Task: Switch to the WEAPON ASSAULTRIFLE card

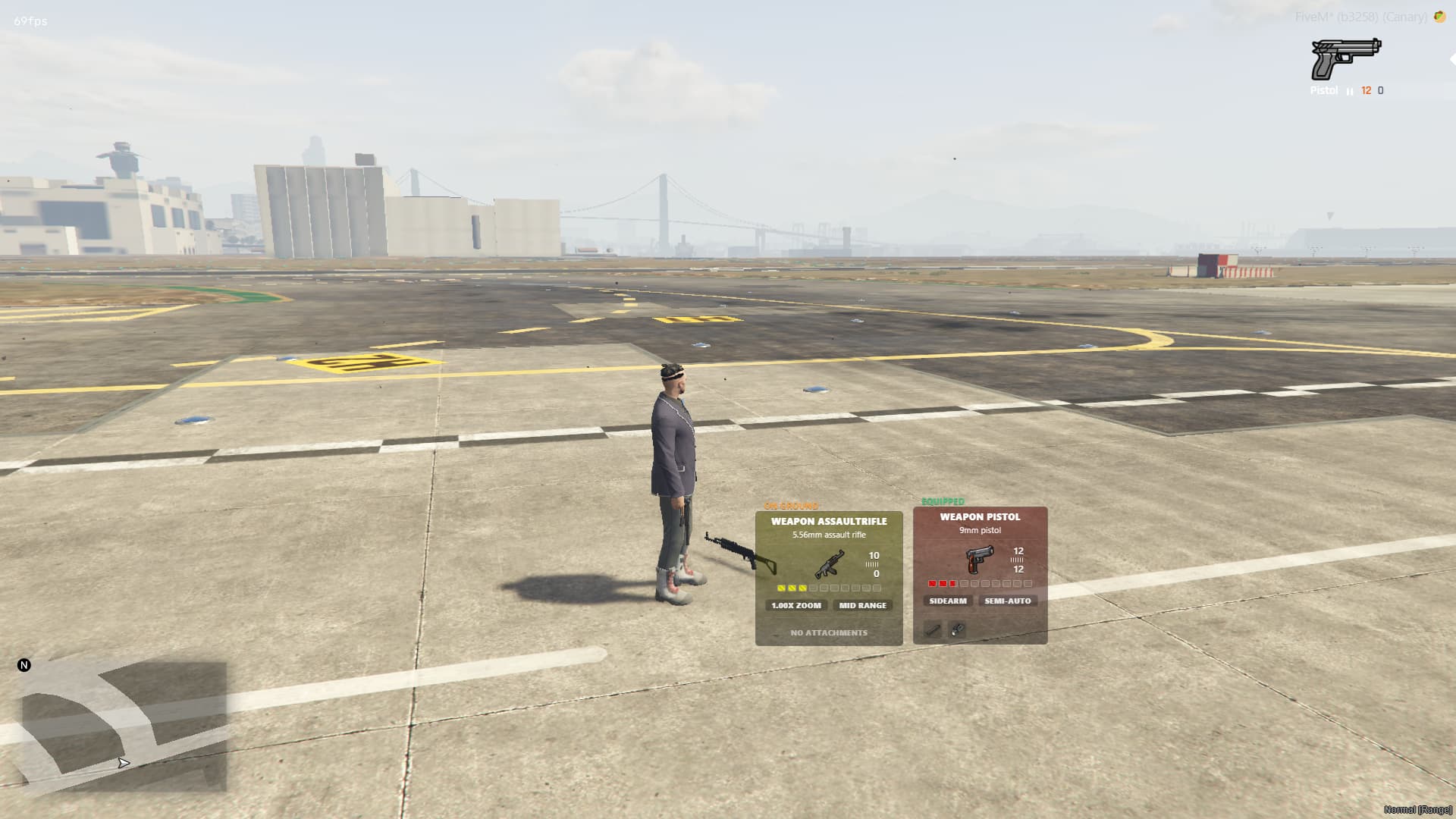Action: click(828, 522)
